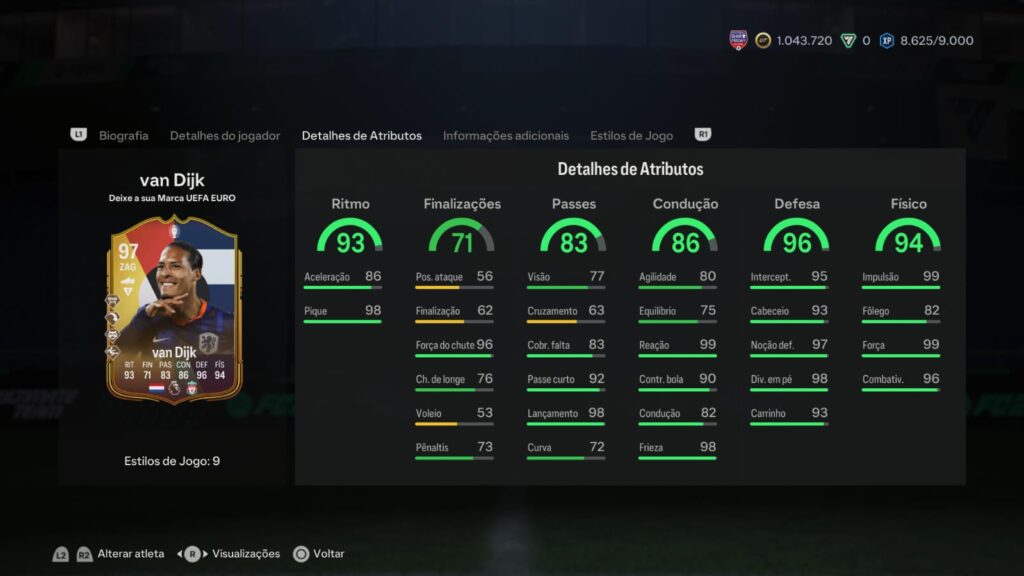Image resolution: width=1024 pixels, height=576 pixels.
Task: Show the Informações adicionais tab
Action: [x=505, y=136]
